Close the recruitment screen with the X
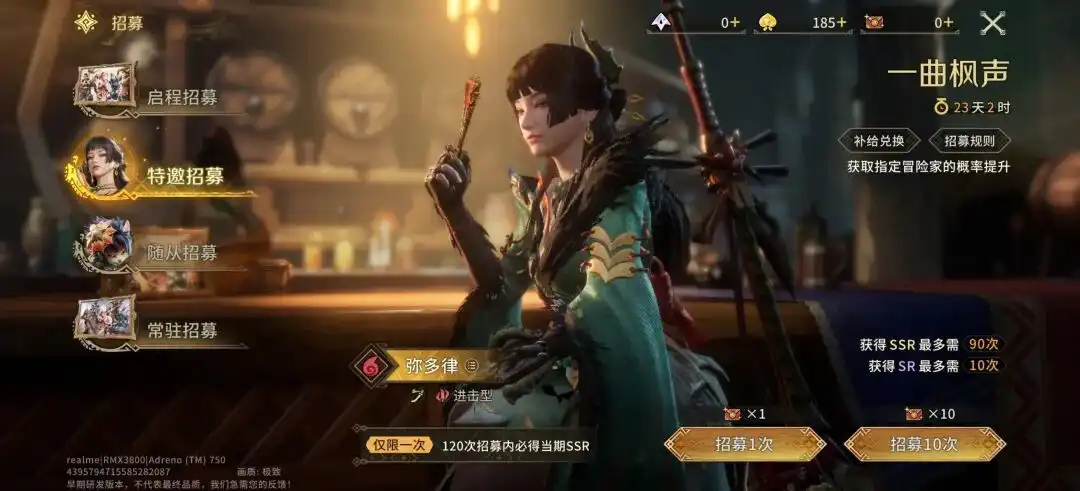This screenshot has width=1080, height=491. tap(991, 22)
